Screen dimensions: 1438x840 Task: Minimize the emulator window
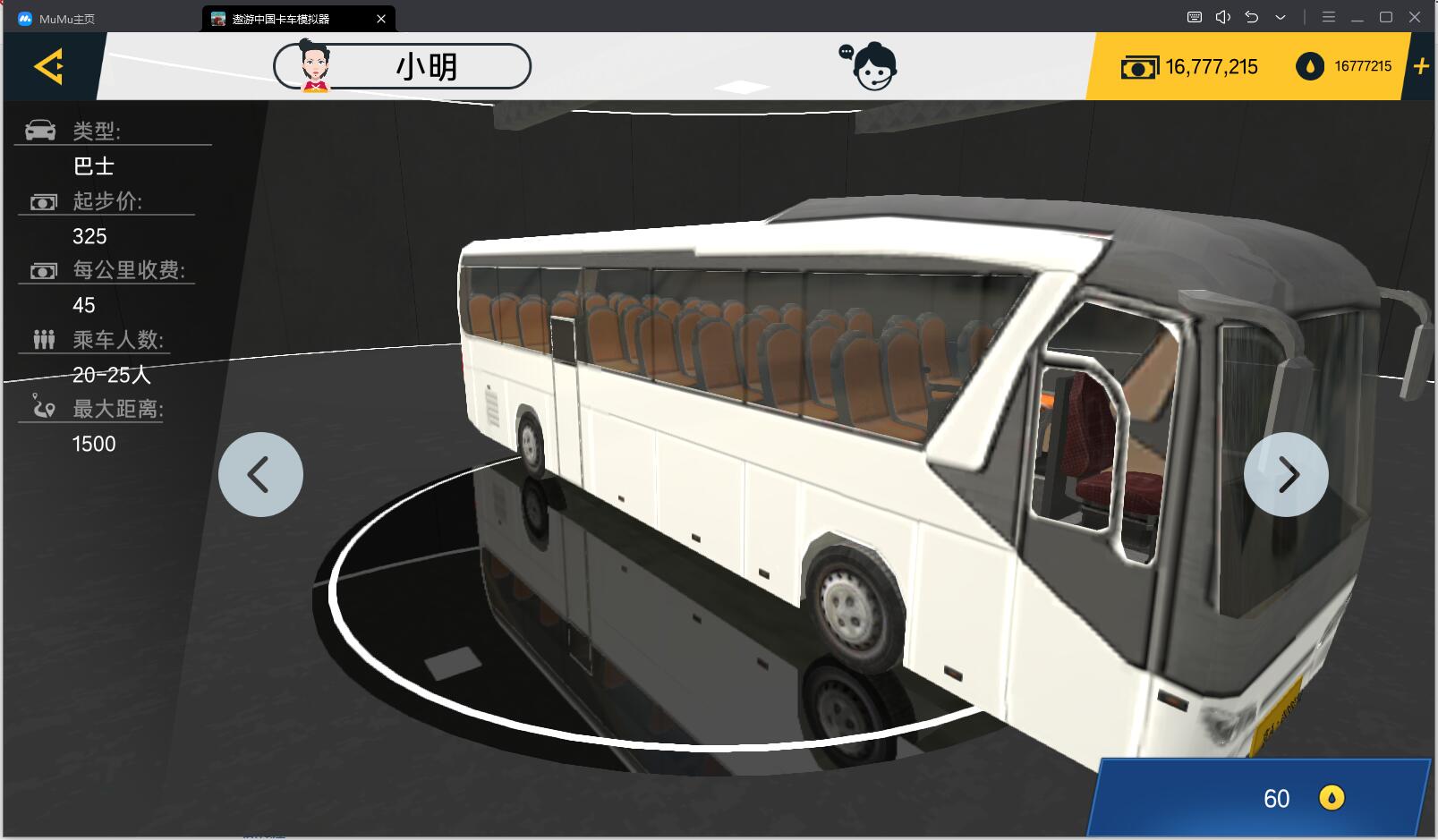coord(1357,18)
